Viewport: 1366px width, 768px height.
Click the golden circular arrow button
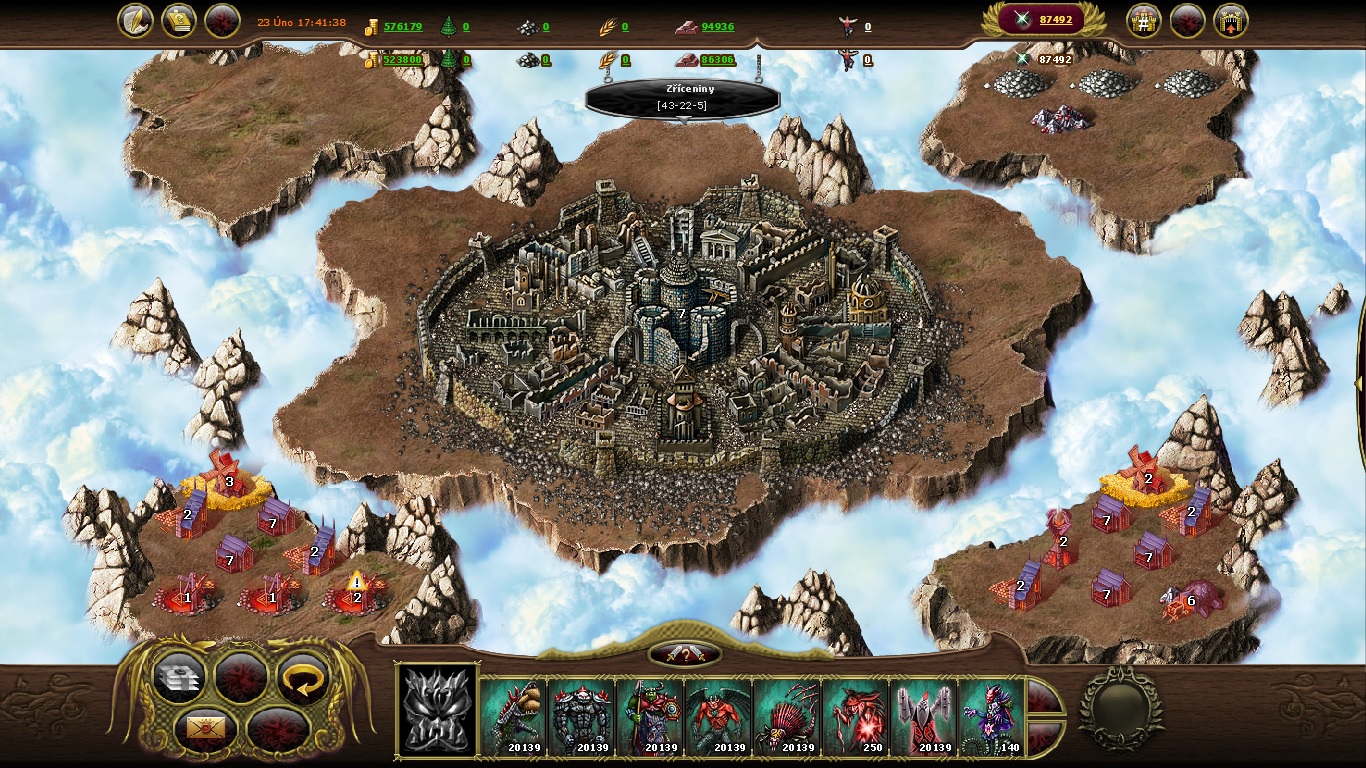[302, 679]
